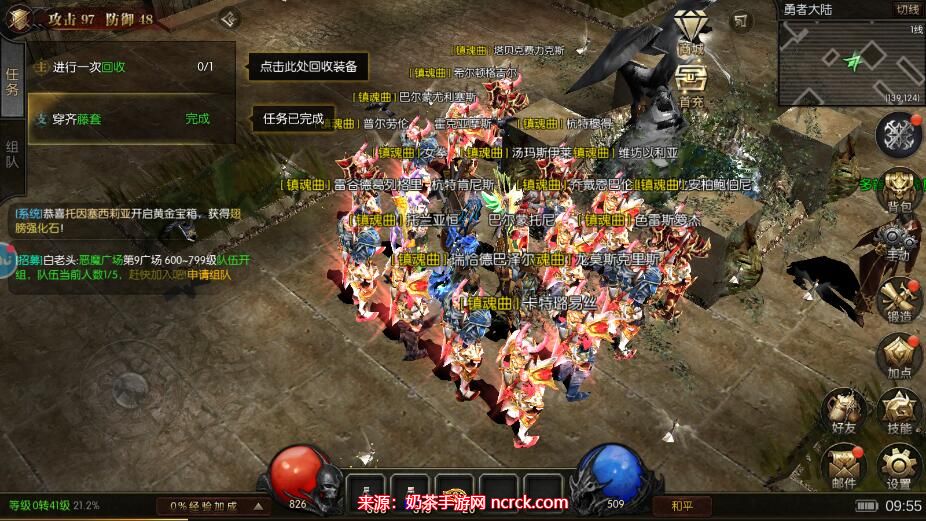Open the 加点 stat points menu
The width and height of the screenshot is (926, 521).
(898, 355)
